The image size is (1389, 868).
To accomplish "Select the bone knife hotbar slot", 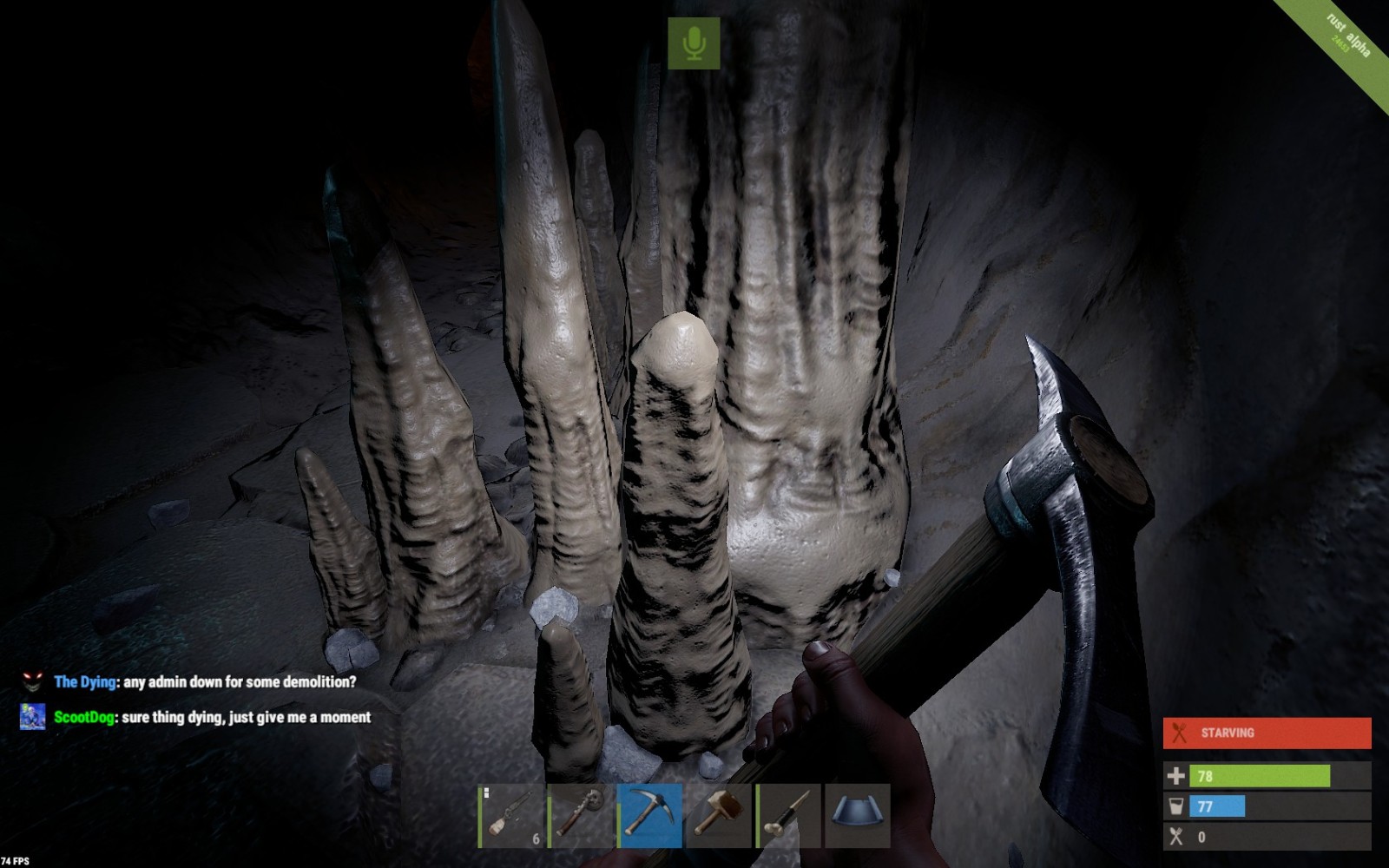I will (x=788, y=816).
